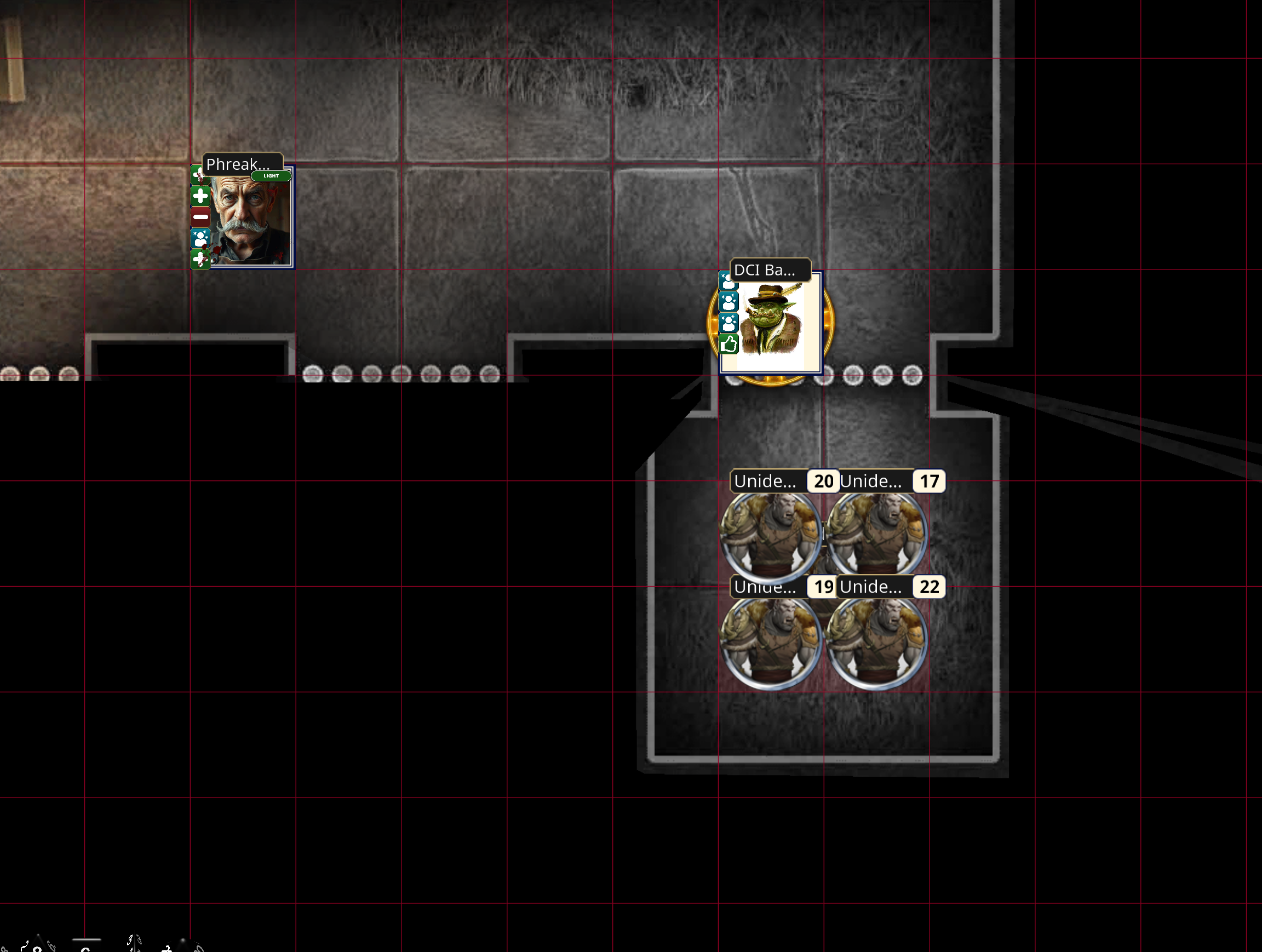Select the d6 die in the dice tray

[85, 948]
